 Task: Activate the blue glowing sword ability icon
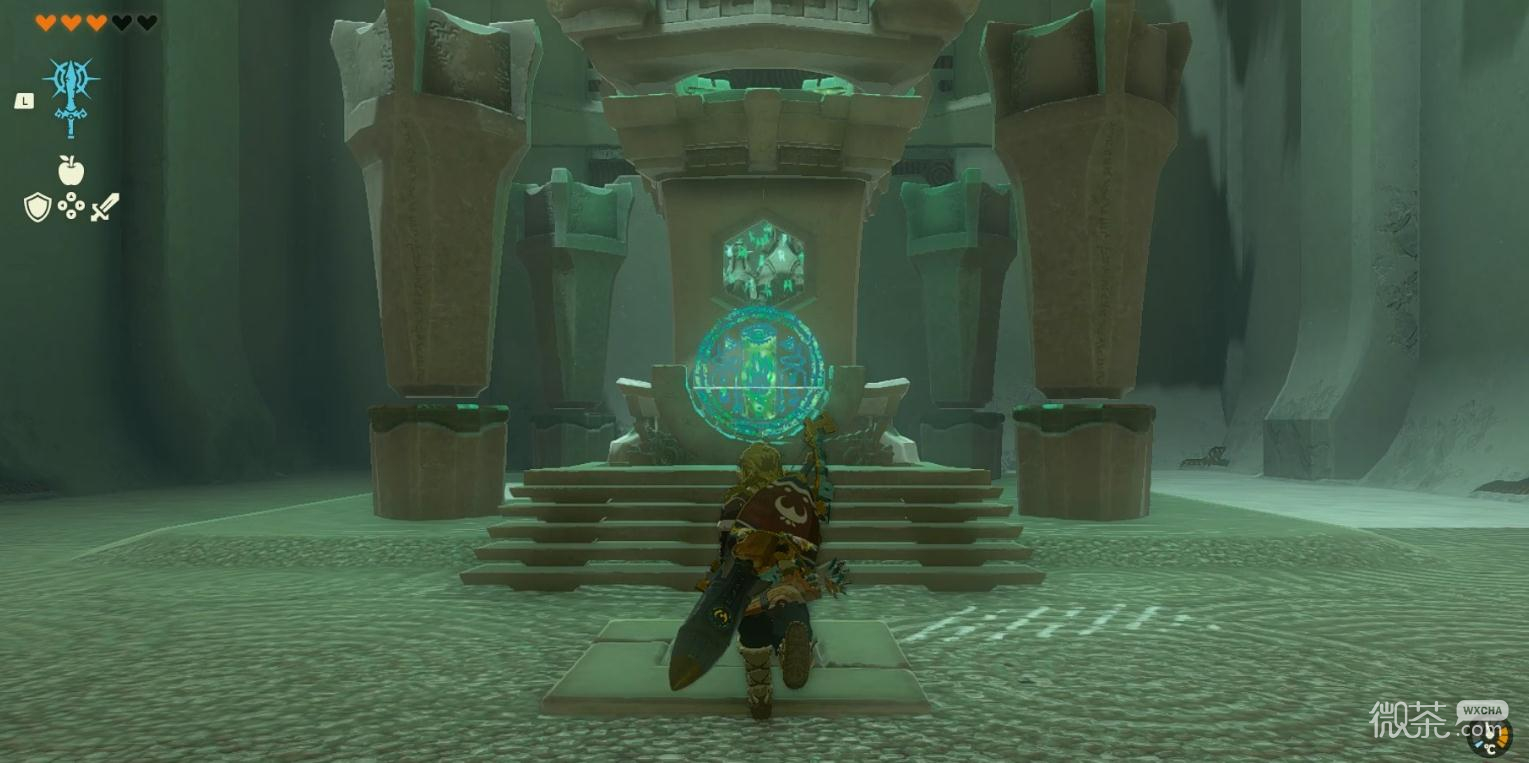[x=70, y=94]
